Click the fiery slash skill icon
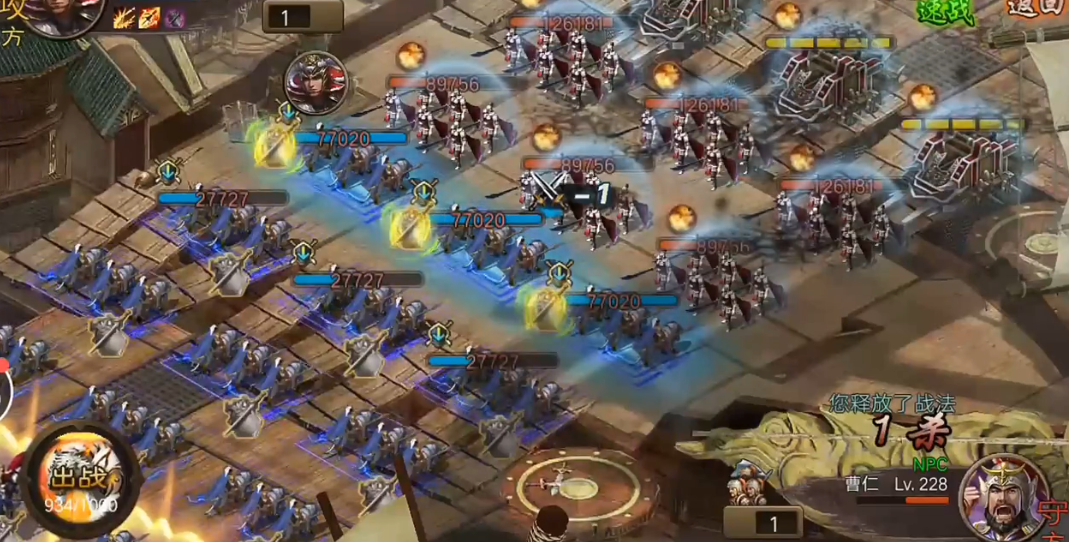The width and height of the screenshot is (1069, 542). [124, 17]
